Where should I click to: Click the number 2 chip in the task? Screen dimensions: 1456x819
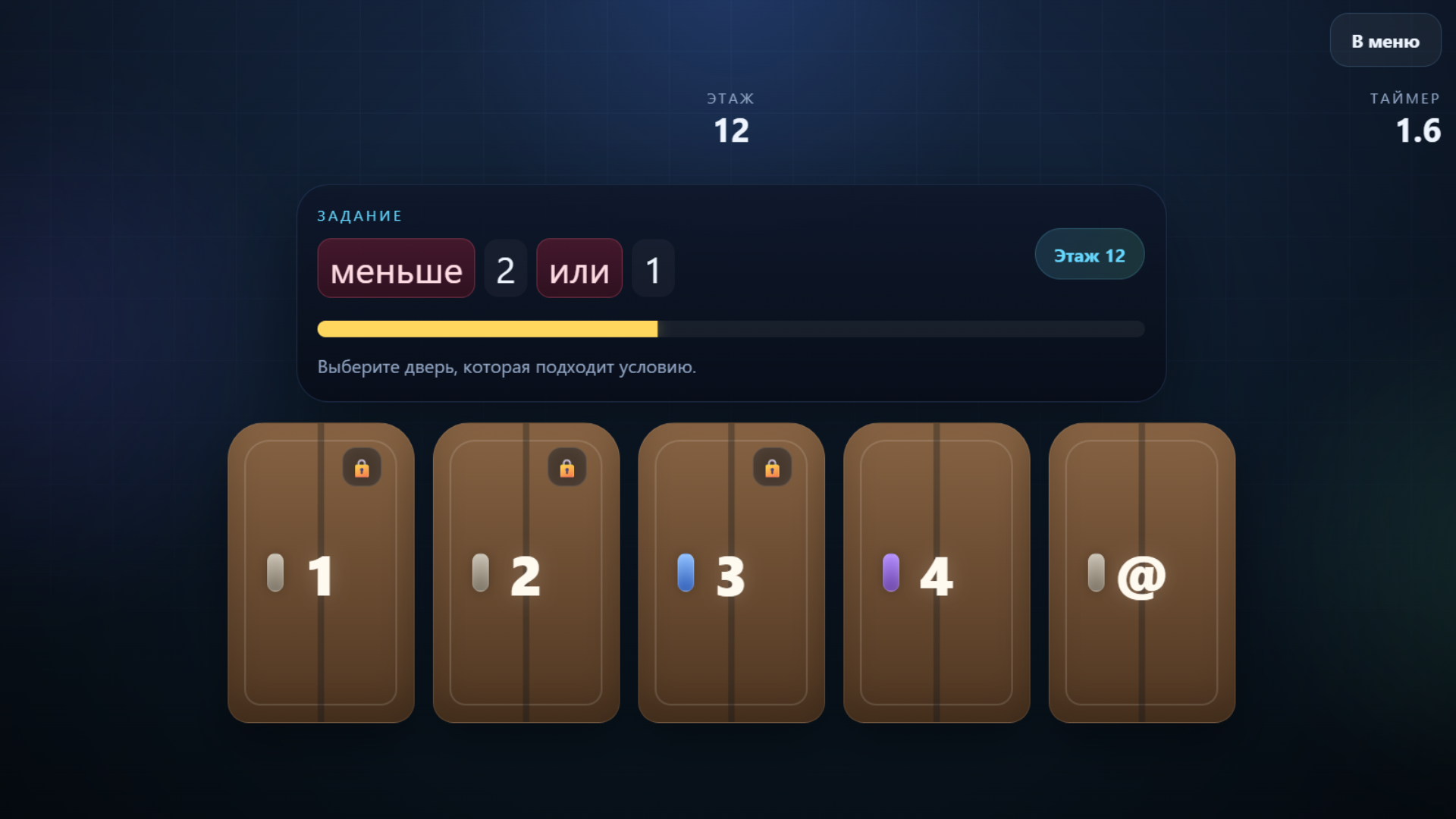coord(505,268)
